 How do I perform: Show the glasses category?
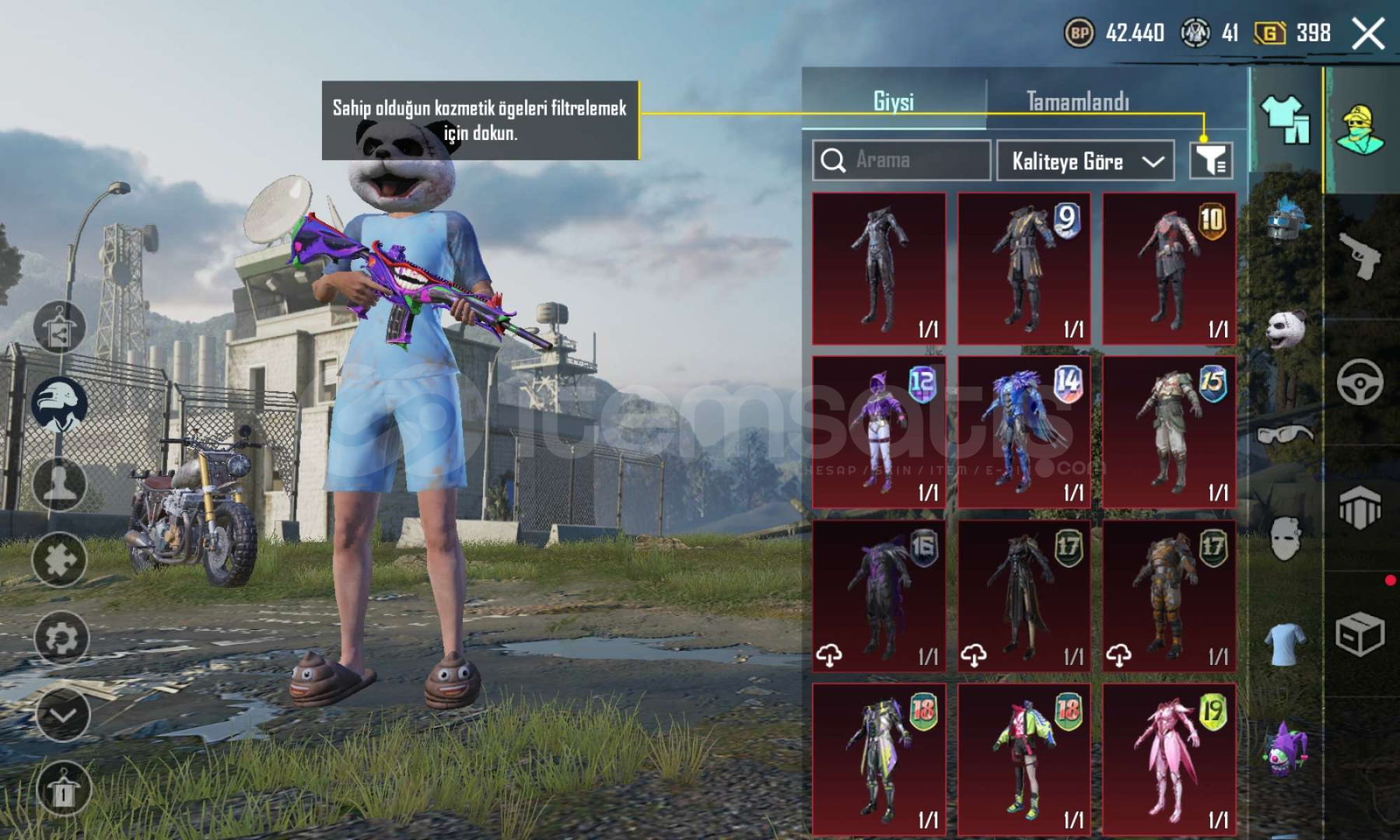tap(1285, 434)
